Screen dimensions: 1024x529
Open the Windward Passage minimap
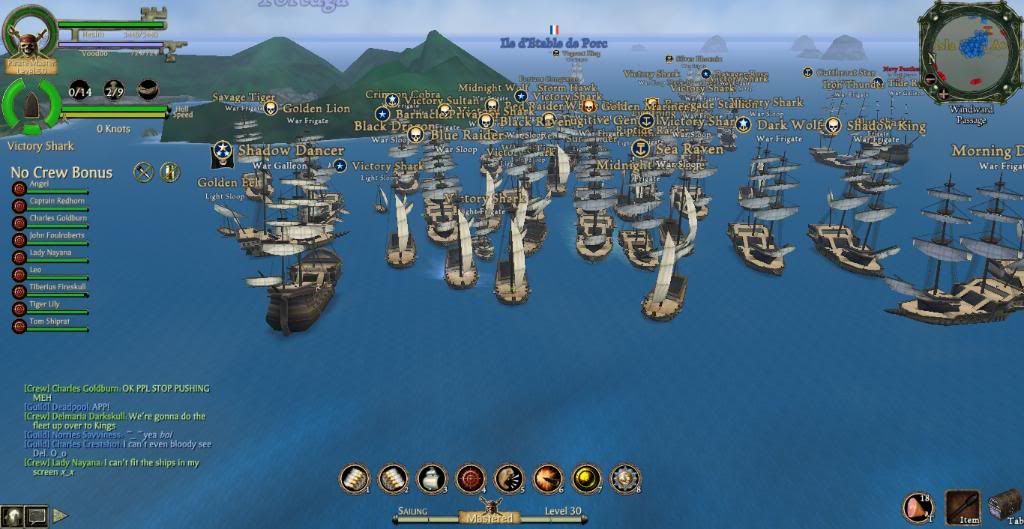tap(970, 53)
